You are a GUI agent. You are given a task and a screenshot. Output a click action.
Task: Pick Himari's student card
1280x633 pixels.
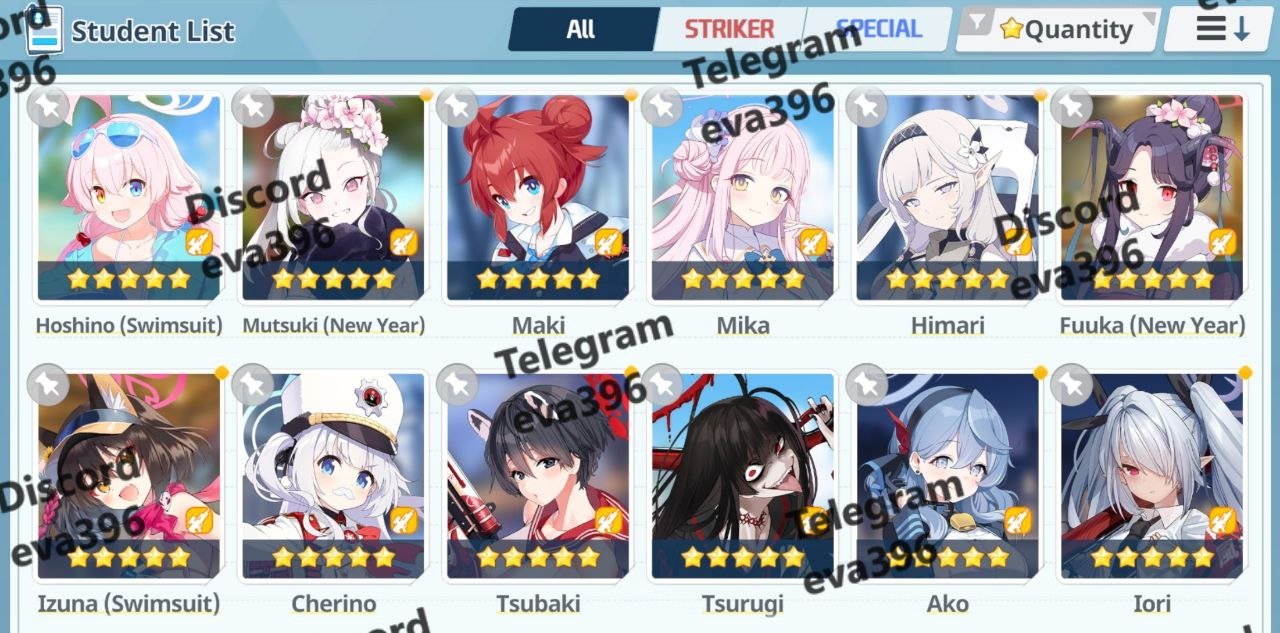(947, 198)
